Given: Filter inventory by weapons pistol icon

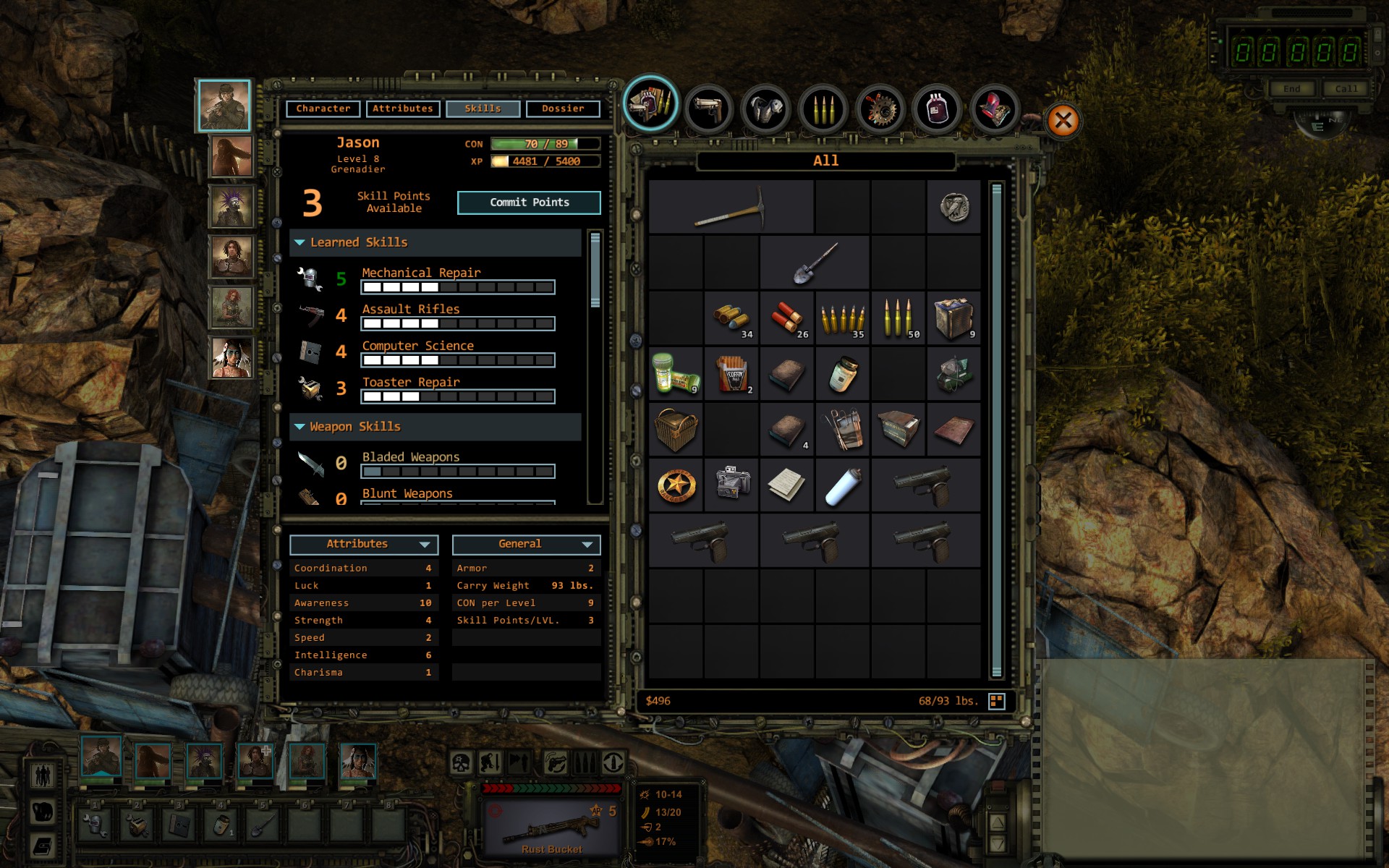Looking at the screenshot, I should [x=708, y=109].
